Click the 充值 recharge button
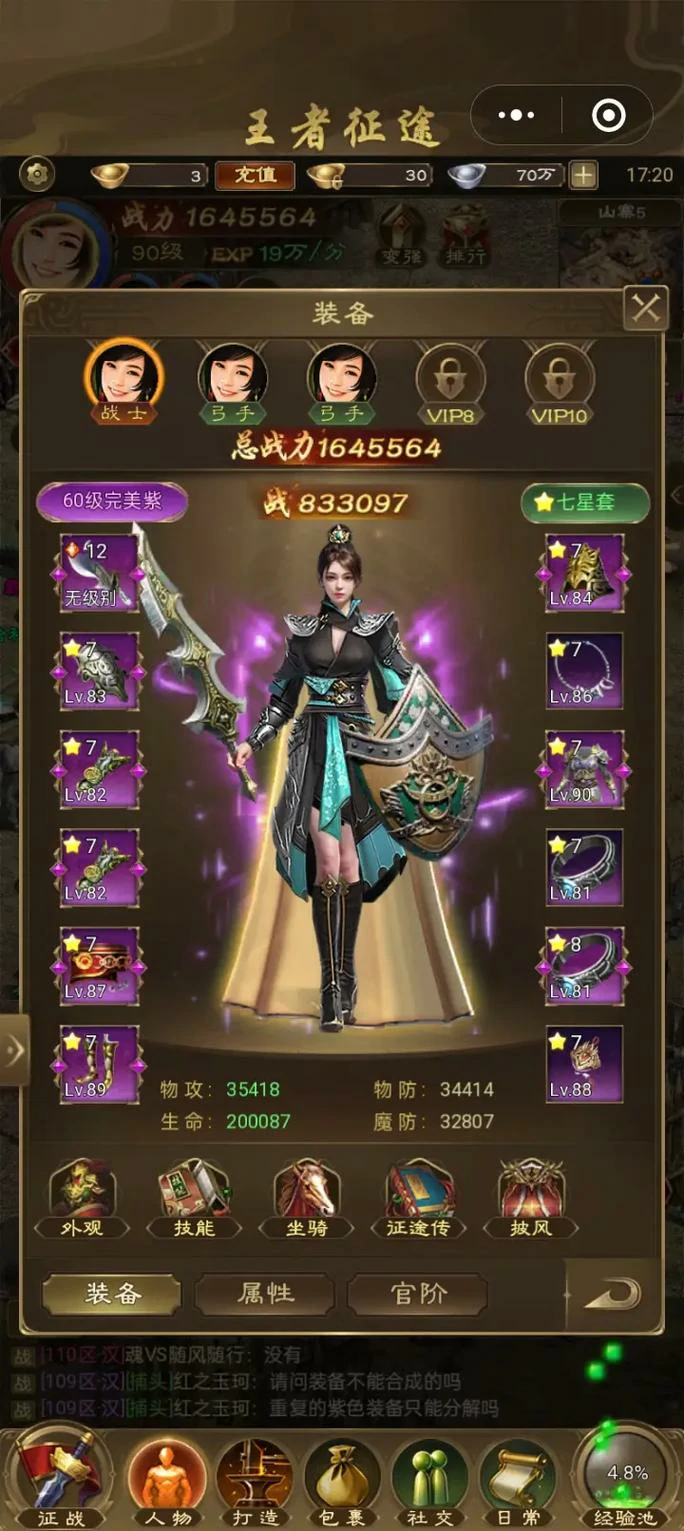 [x=255, y=176]
